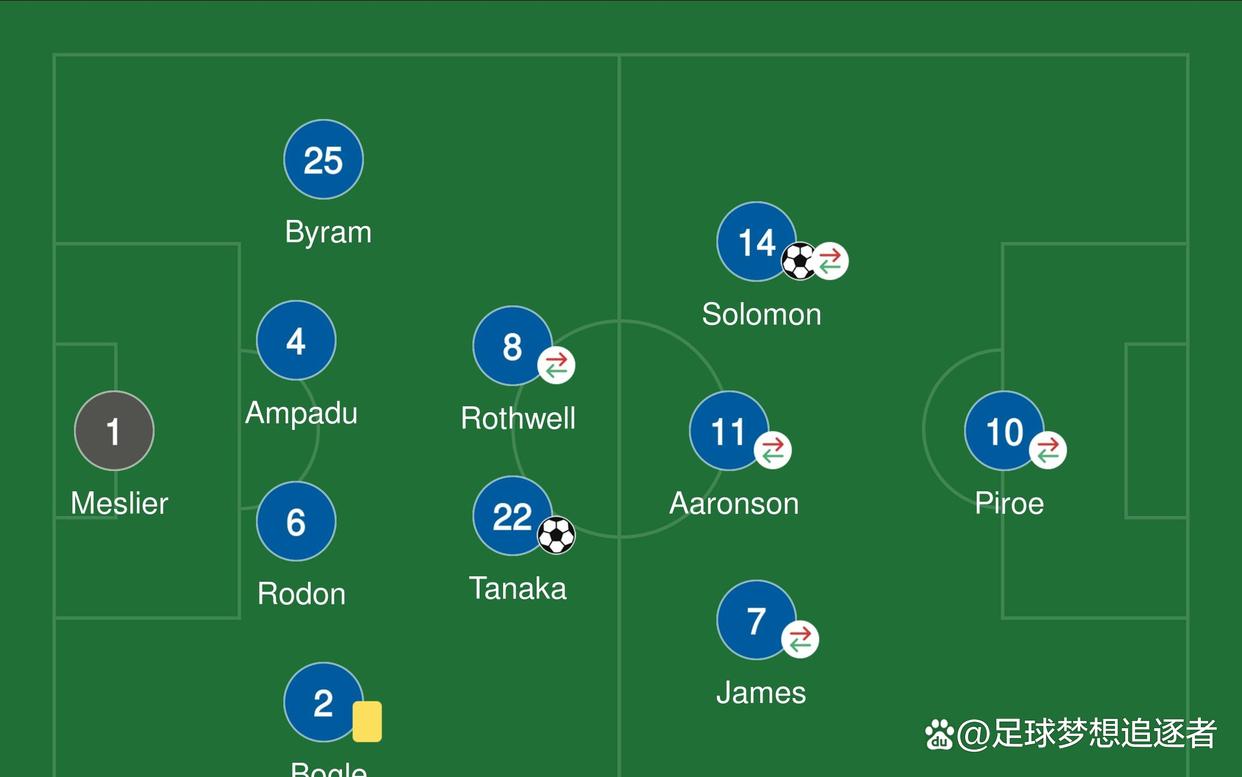This screenshot has height=777, width=1242.
Task: Click the substitution arrows icon on Aaronson
Action: 772,450
